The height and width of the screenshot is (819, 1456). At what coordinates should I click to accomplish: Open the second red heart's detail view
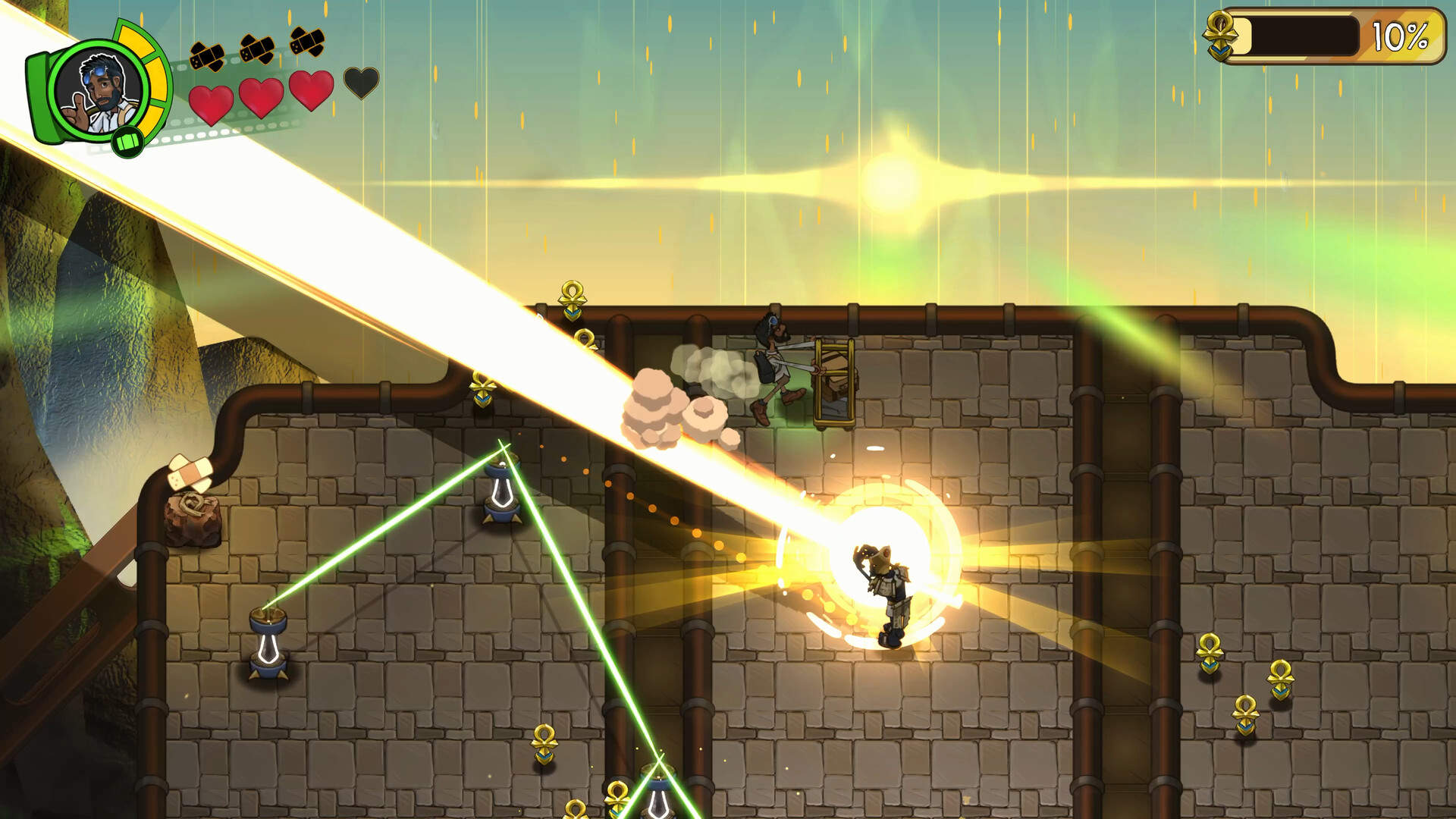[262, 96]
